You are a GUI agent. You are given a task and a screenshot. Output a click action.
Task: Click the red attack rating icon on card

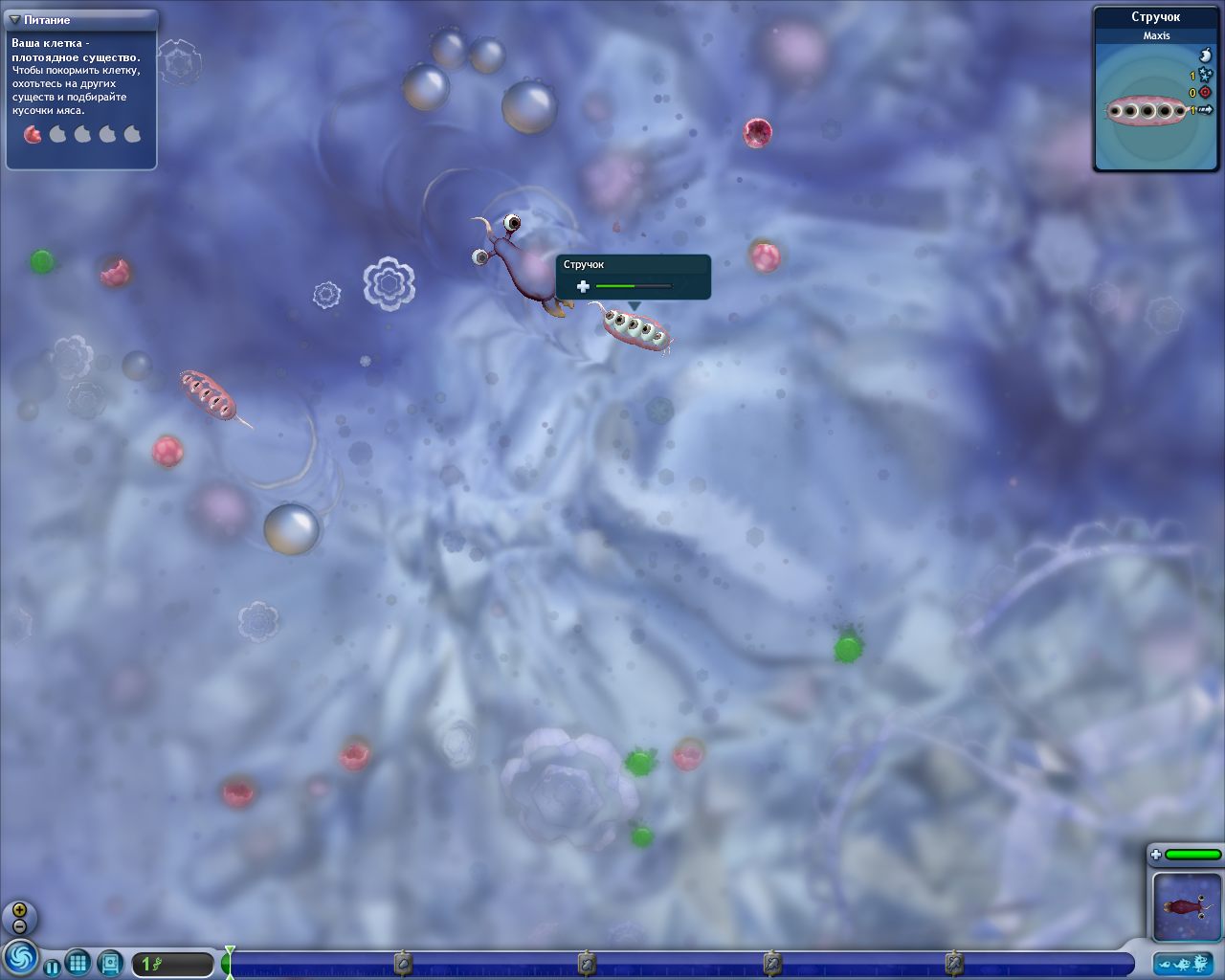(1205, 92)
